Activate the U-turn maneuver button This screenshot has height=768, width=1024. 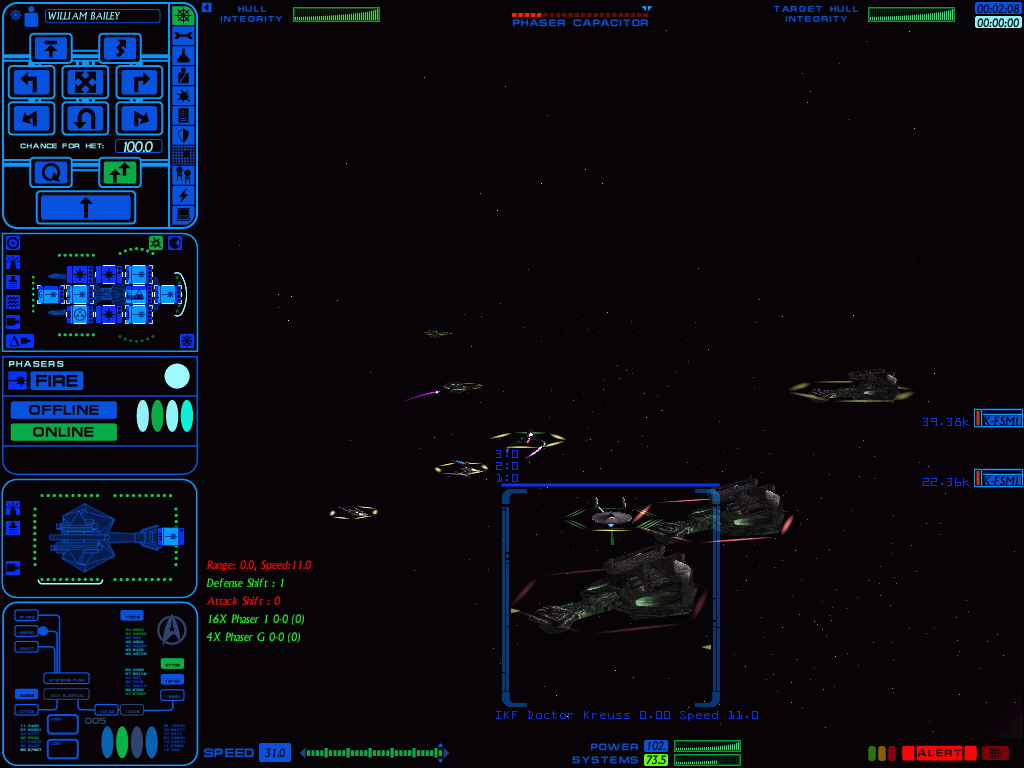coord(85,119)
